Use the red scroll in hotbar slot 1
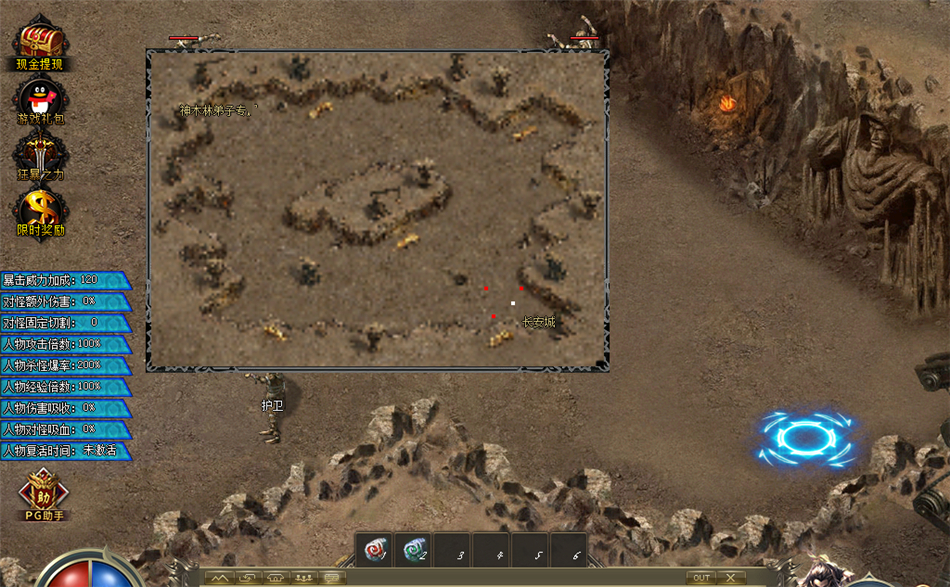 (x=375, y=549)
